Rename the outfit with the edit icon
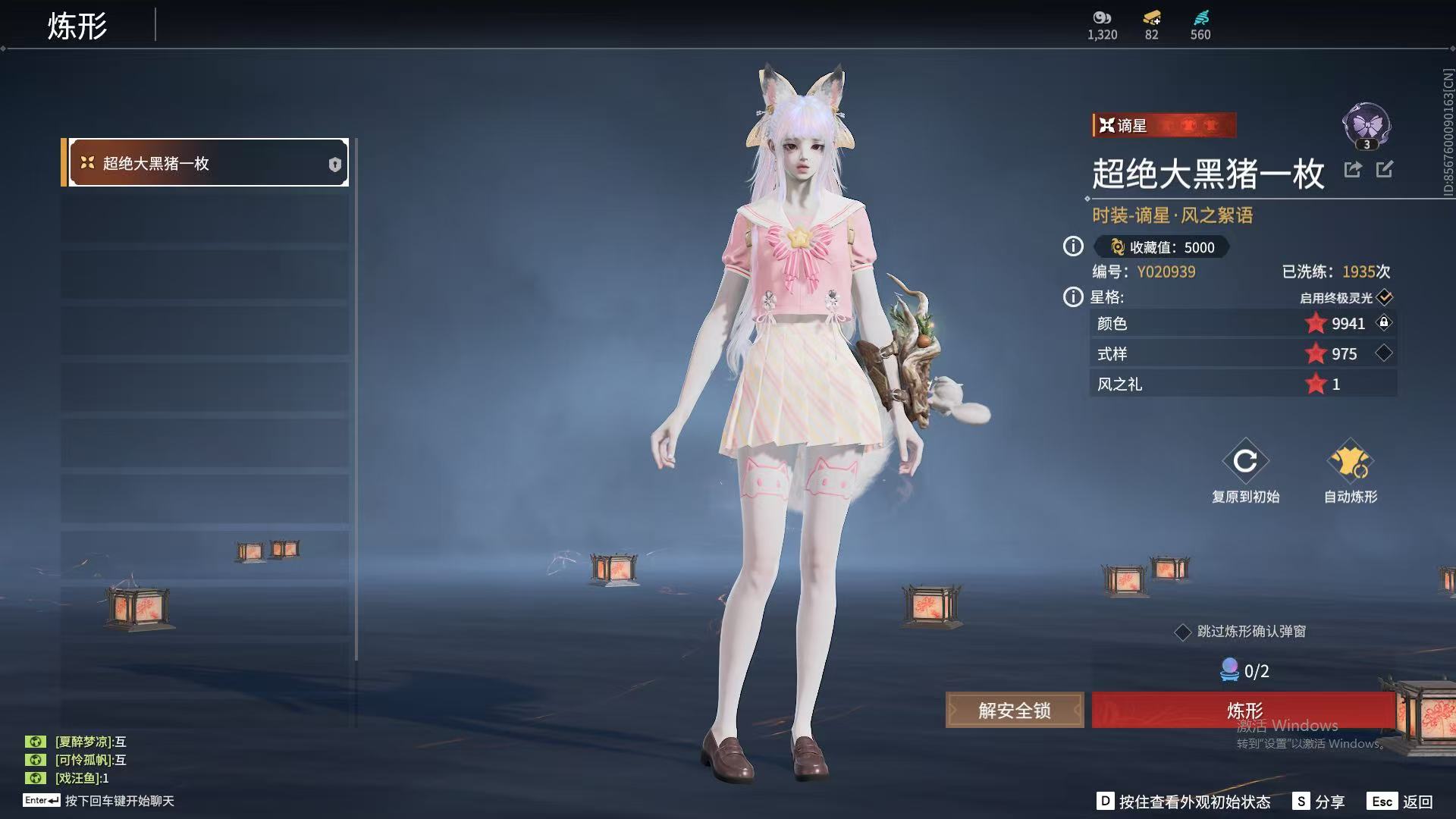Screen dimensions: 1456x819 [x=1385, y=170]
